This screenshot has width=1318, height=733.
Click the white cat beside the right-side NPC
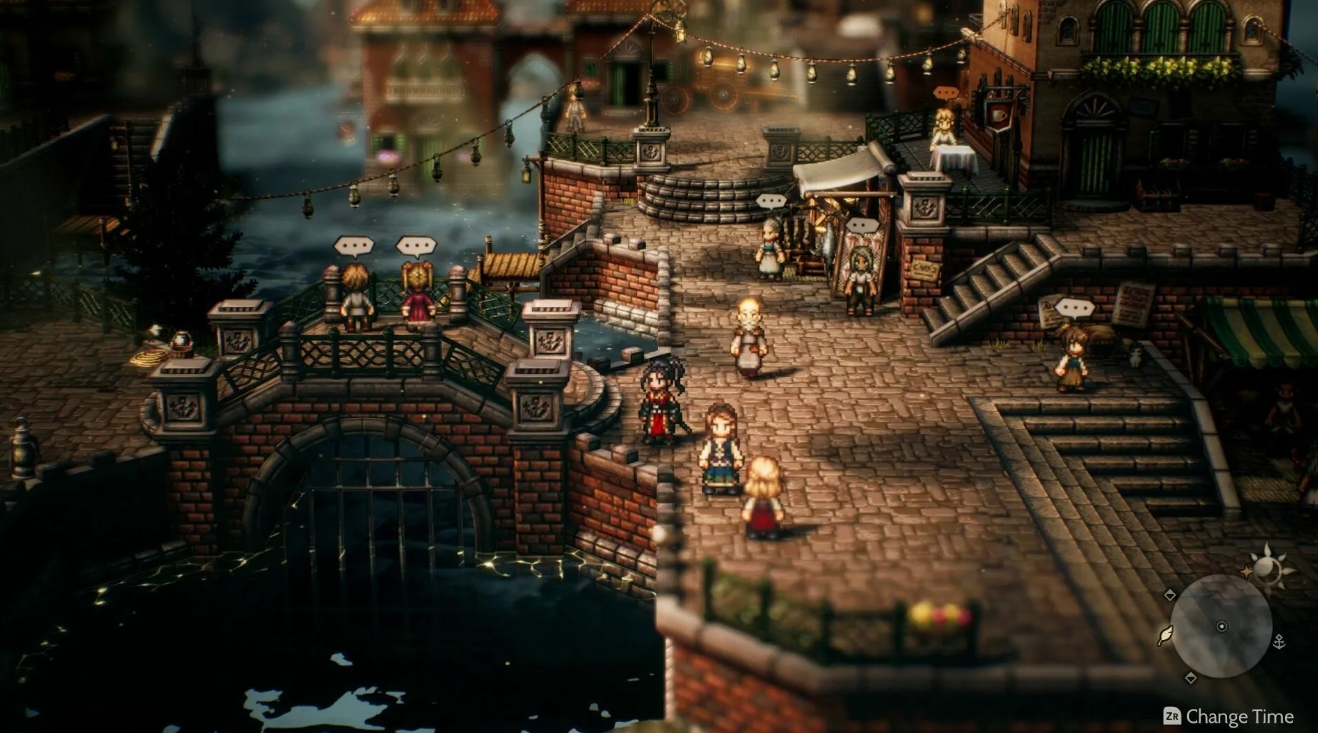point(1136,357)
